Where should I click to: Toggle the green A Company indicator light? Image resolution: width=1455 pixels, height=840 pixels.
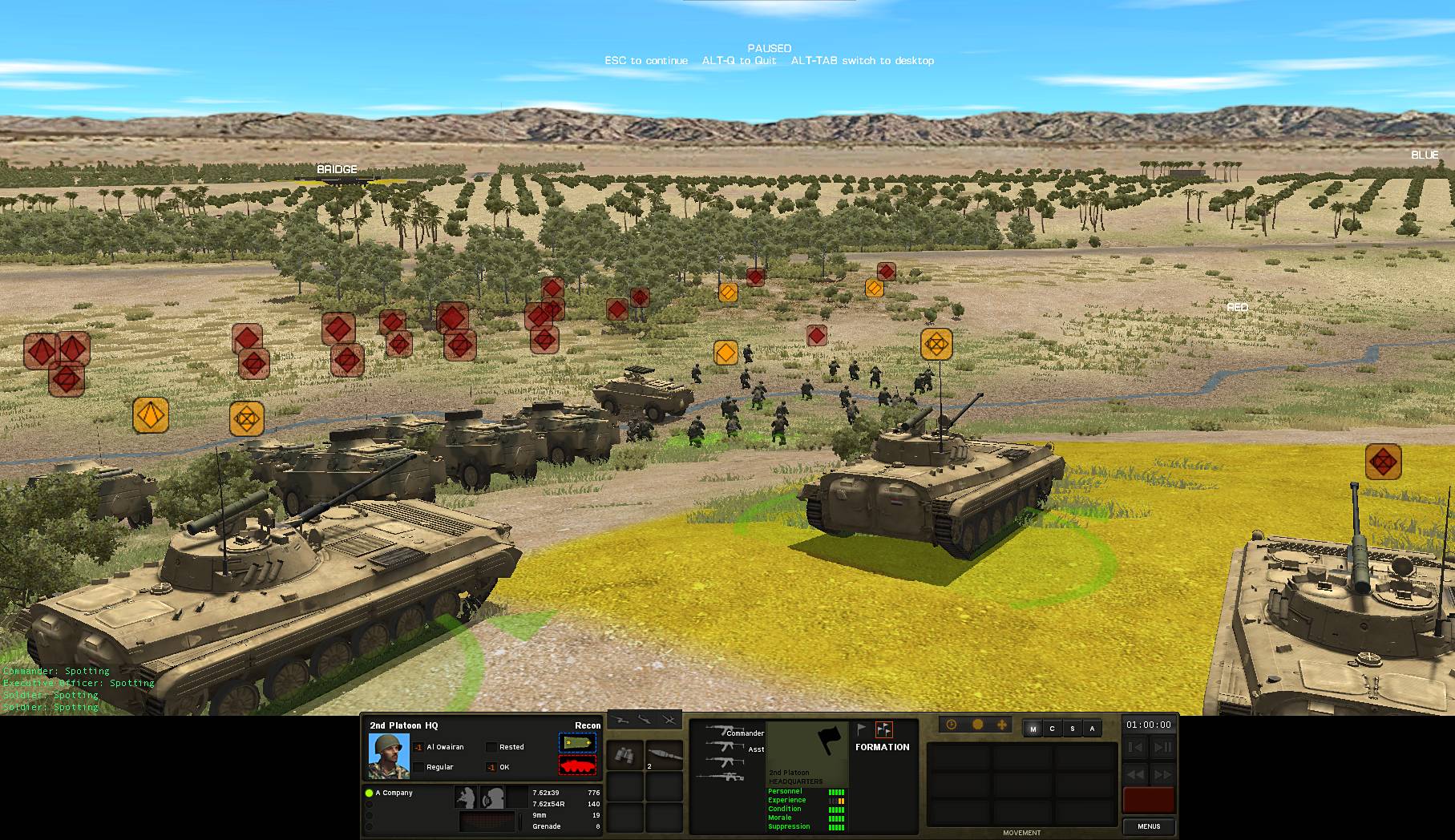point(370,794)
